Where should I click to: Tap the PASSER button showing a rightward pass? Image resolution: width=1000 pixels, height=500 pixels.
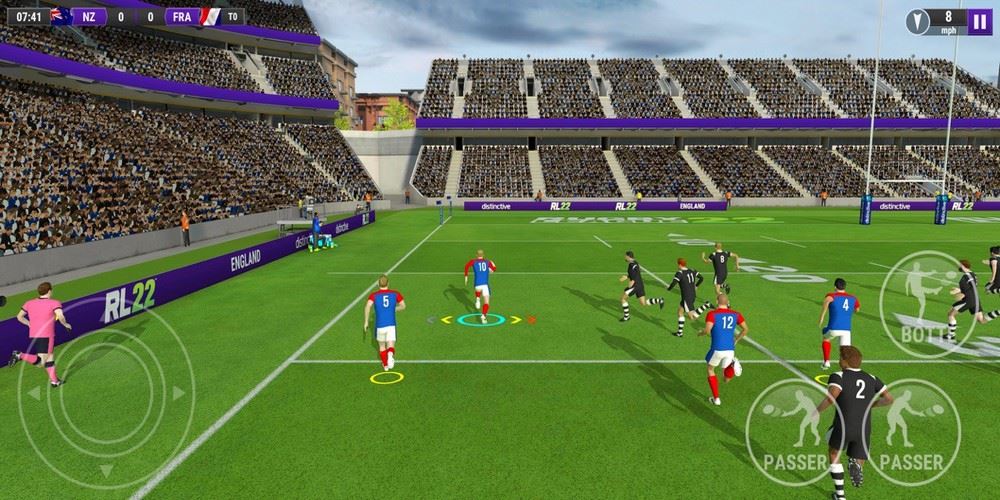coord(911,428)
